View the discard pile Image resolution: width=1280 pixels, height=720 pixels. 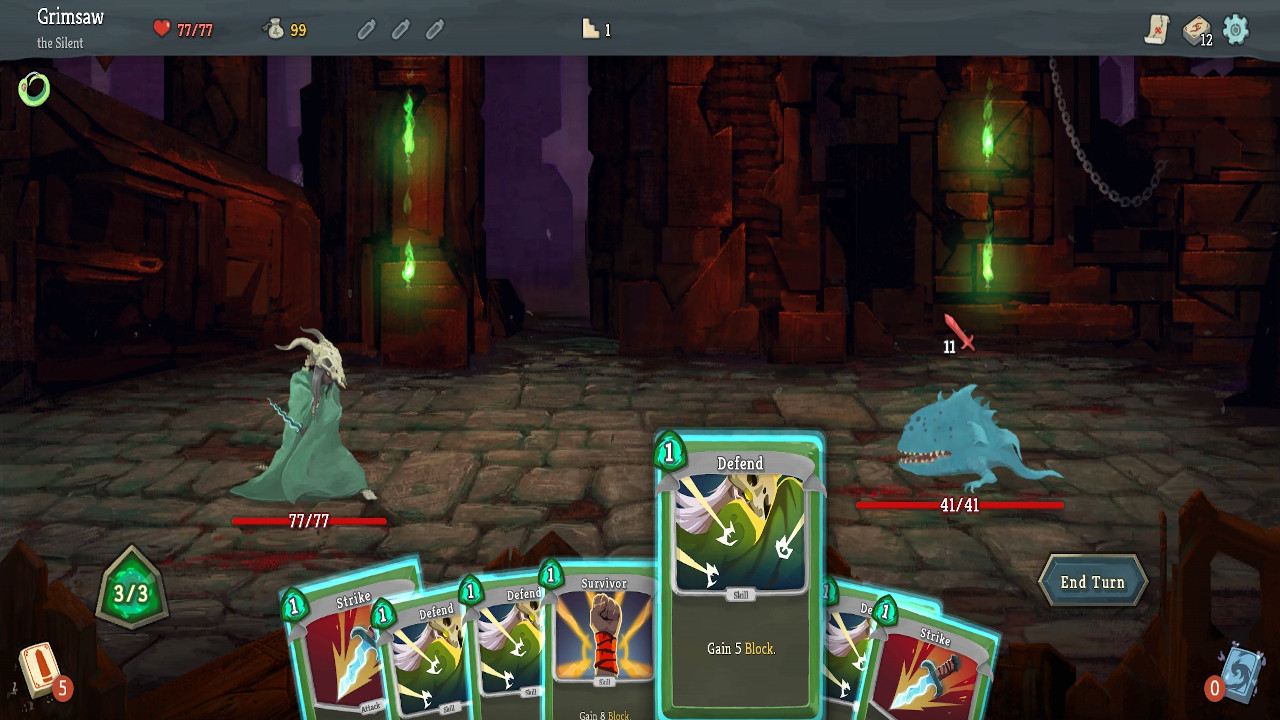1240,670
